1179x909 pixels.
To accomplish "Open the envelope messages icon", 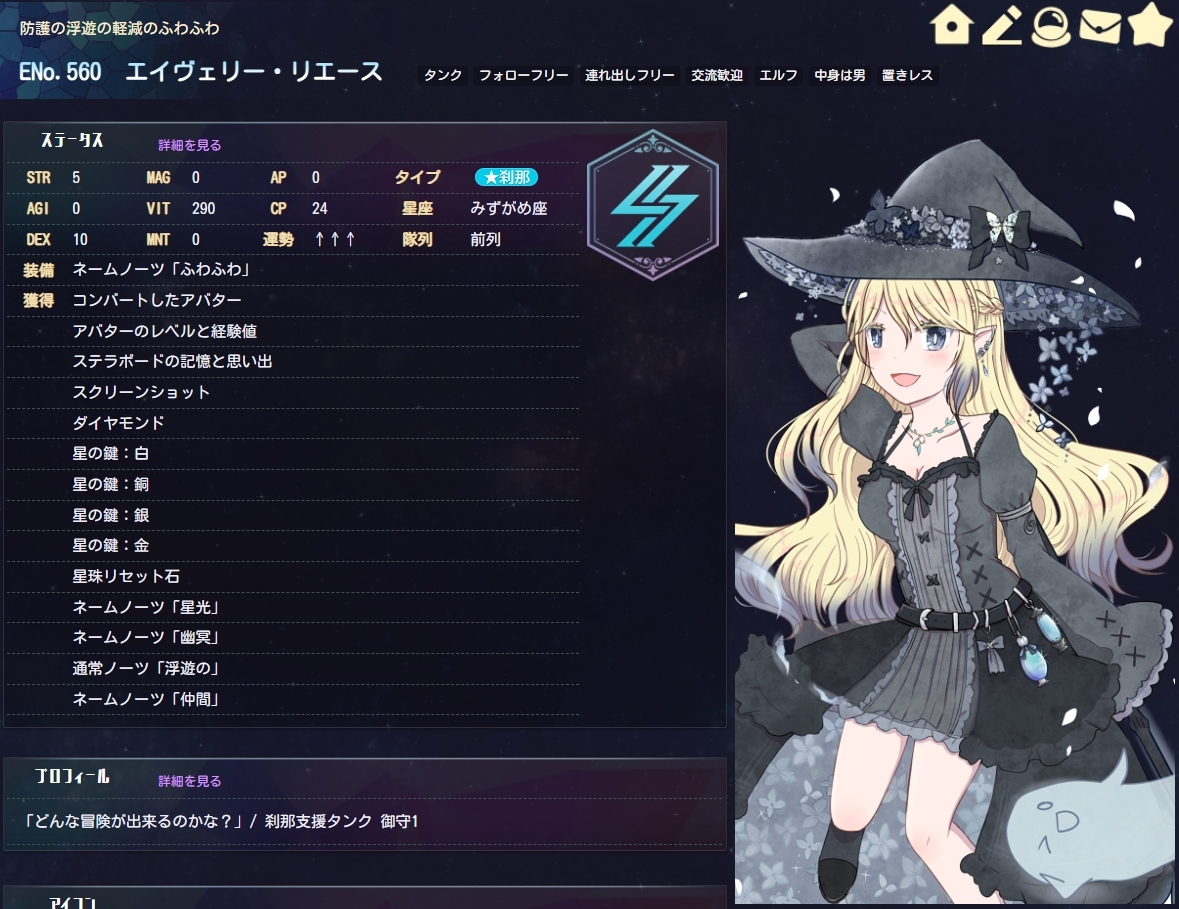I will 1100,26.
